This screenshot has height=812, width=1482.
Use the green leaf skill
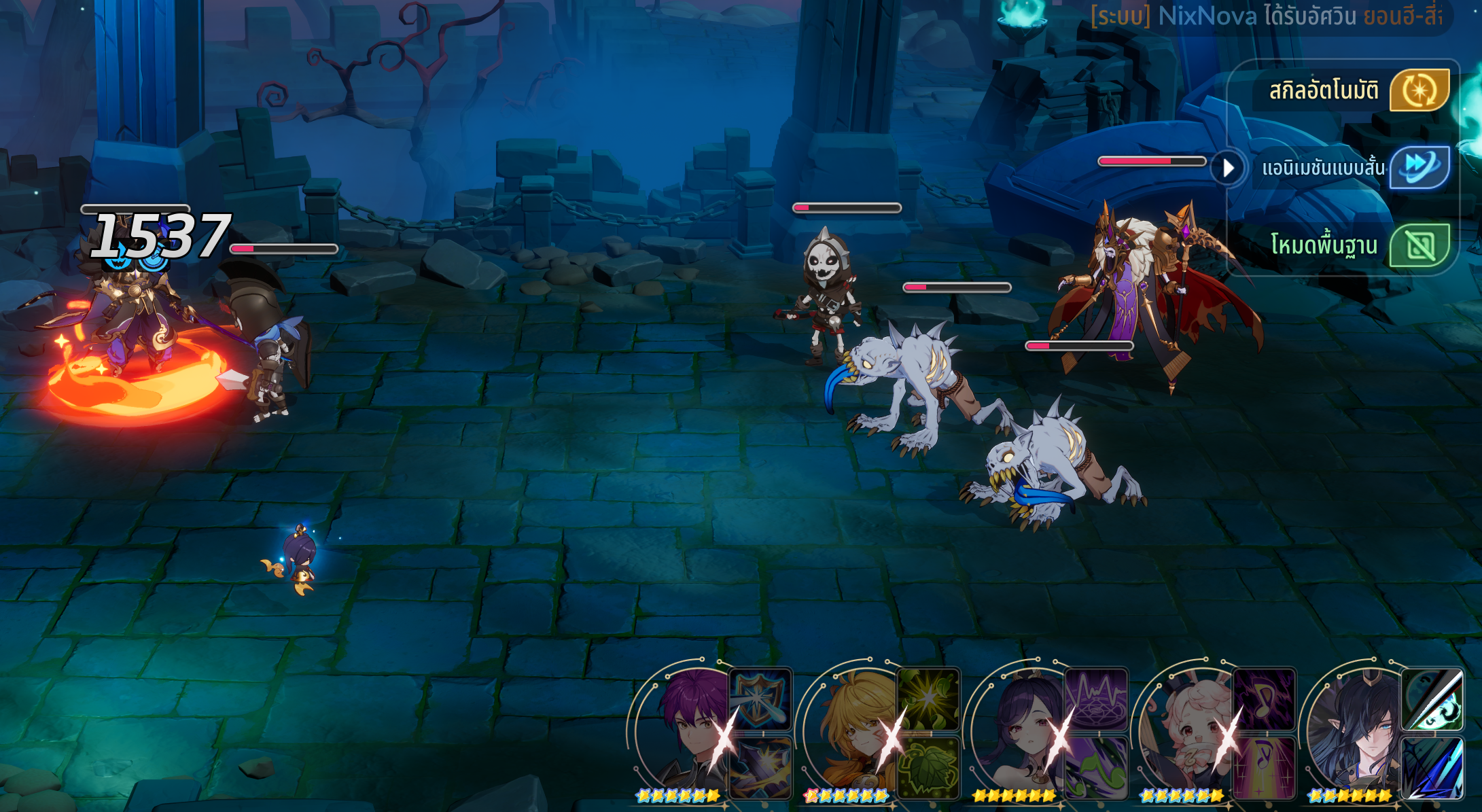pyautogui.click(x=928, y=768)
